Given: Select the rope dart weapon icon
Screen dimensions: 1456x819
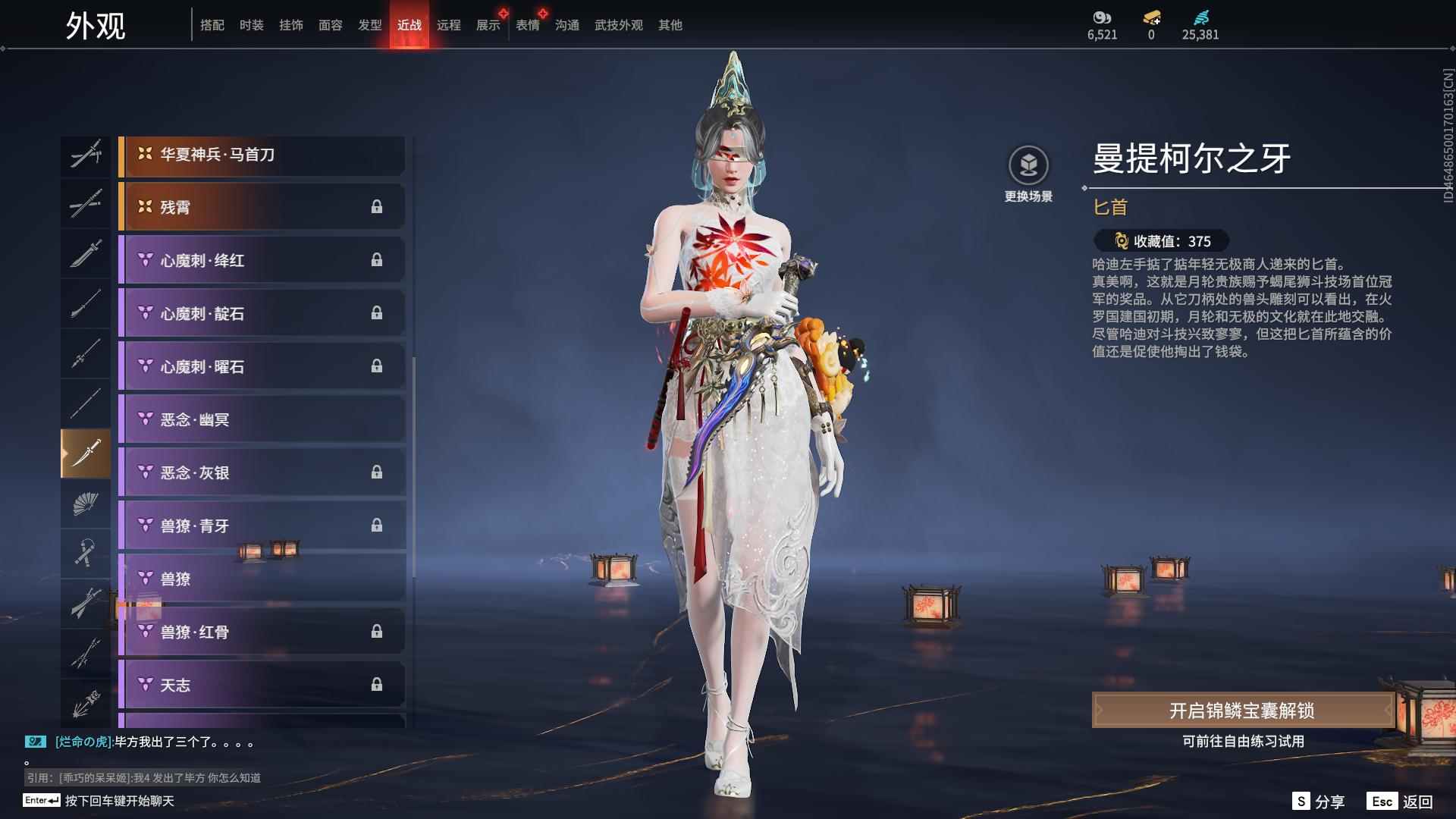Looking at the screenshot, I should pyautogui.click(x=86, y=554).
